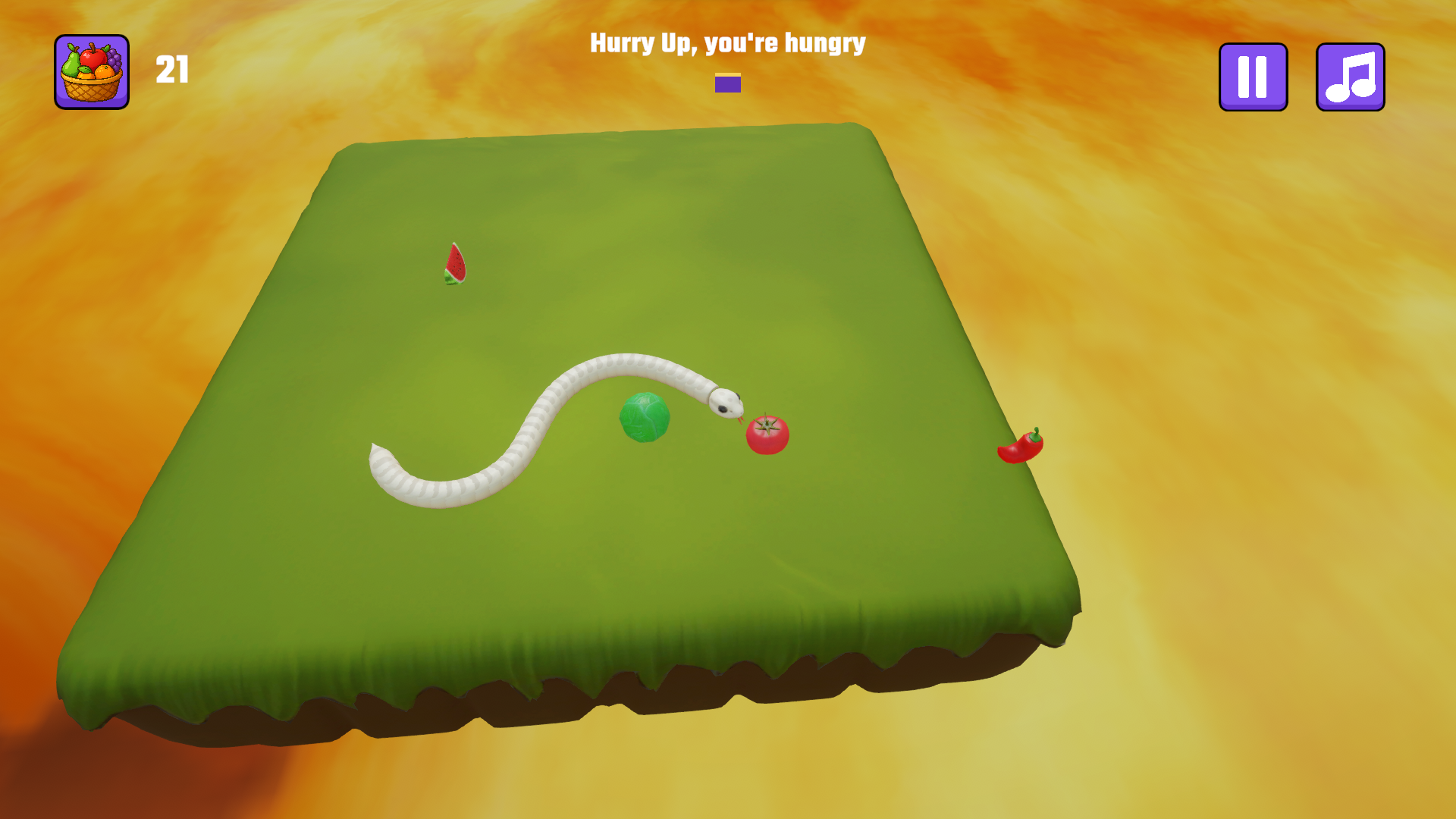Select the green cabbage
1456x819 pixels.
pos(643,416)
